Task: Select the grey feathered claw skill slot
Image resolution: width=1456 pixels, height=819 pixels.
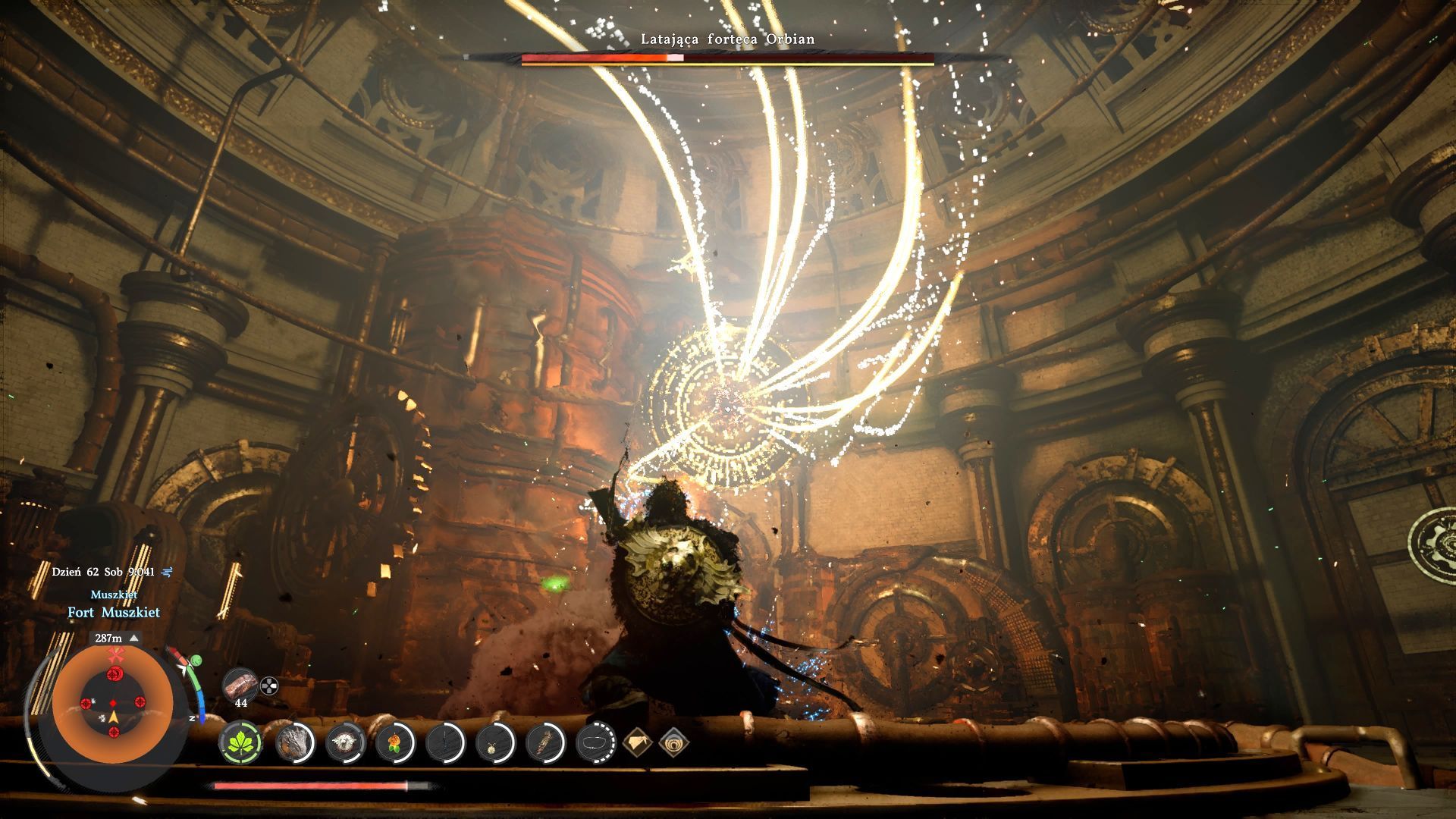Action: point(293,742)
